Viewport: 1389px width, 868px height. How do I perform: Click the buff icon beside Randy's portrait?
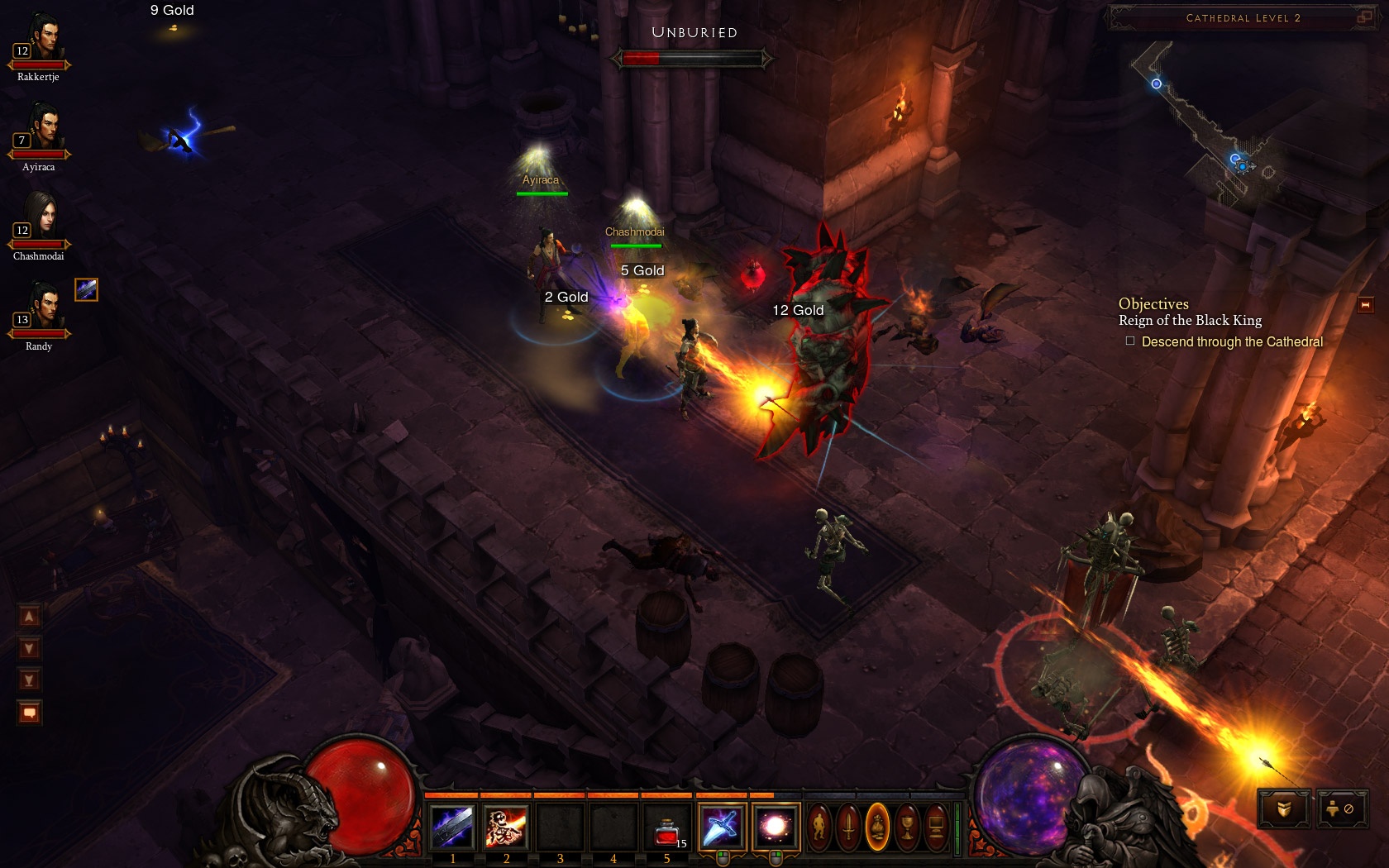click(x=87, y=289)
